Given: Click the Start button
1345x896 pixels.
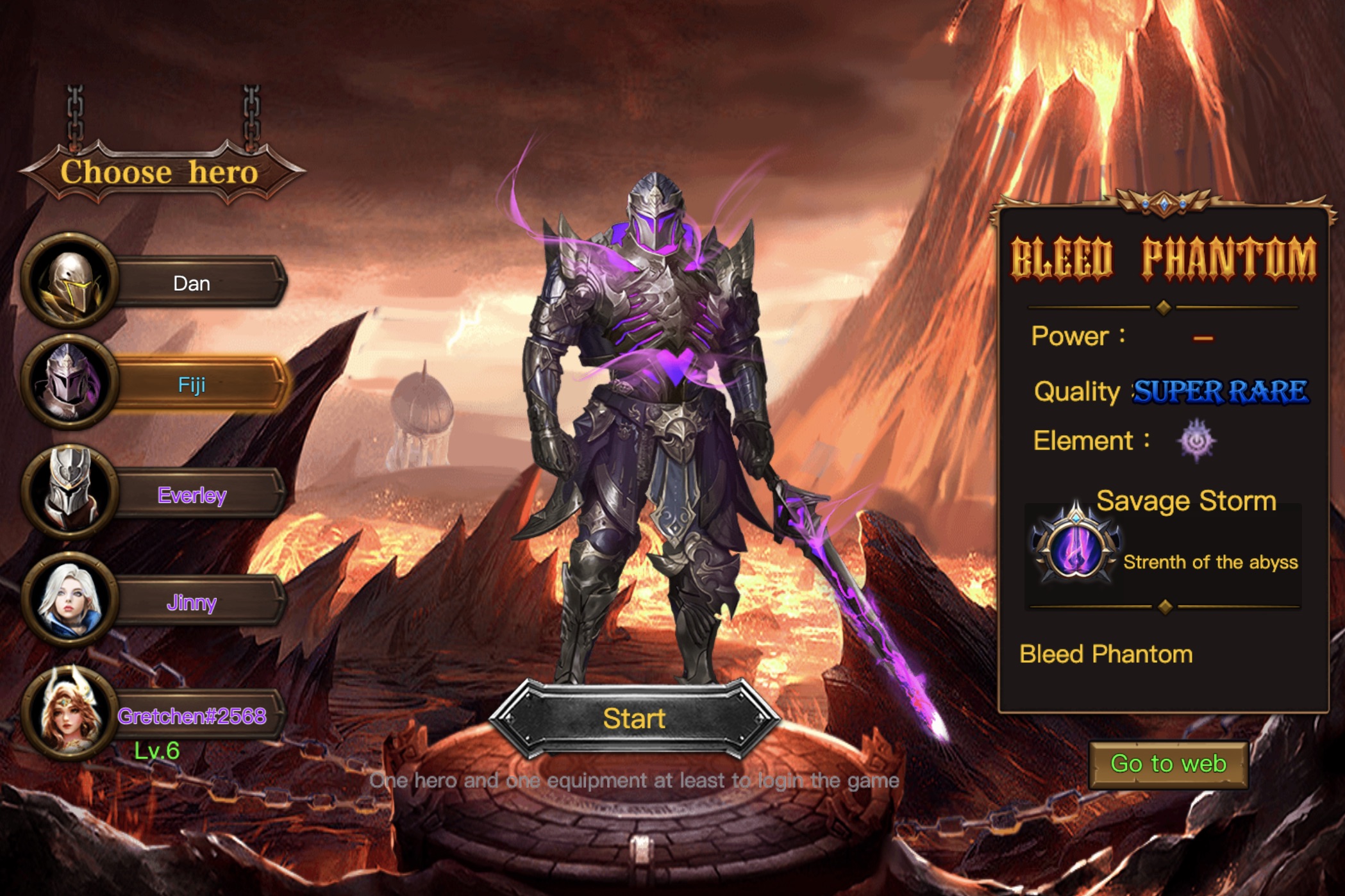Looking at the screenshot, I should pyautogui.click(x=634, y=719).
